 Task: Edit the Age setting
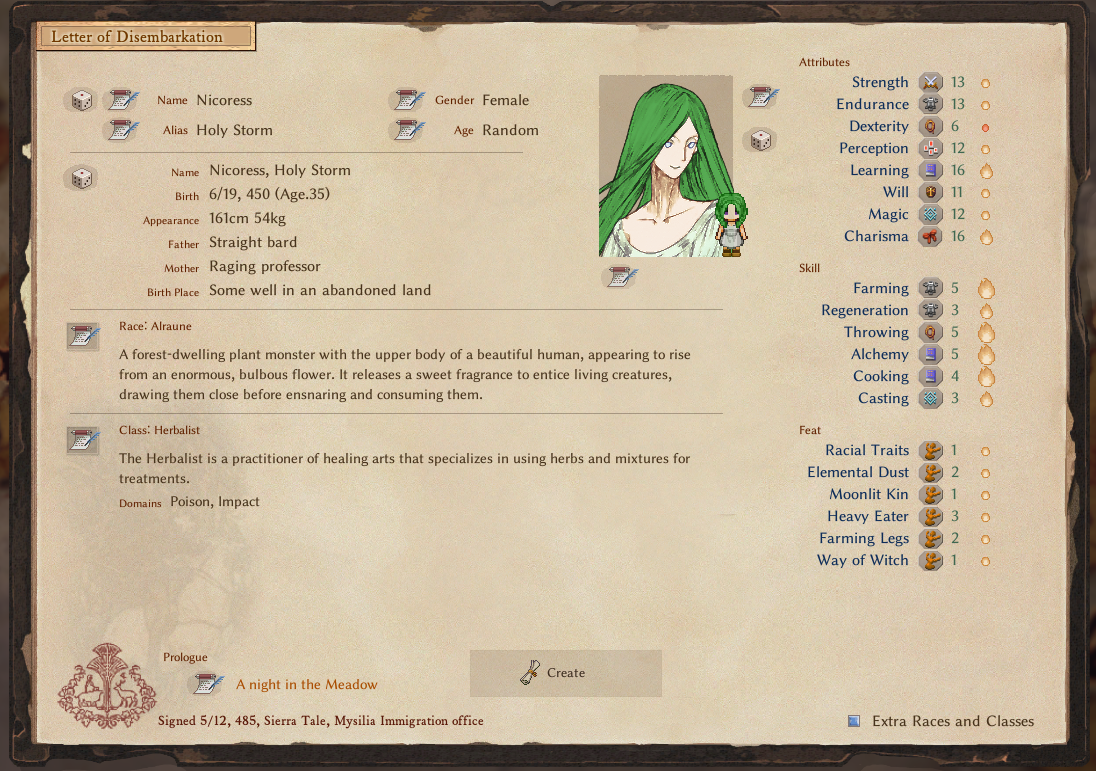[x=406, y=130]
